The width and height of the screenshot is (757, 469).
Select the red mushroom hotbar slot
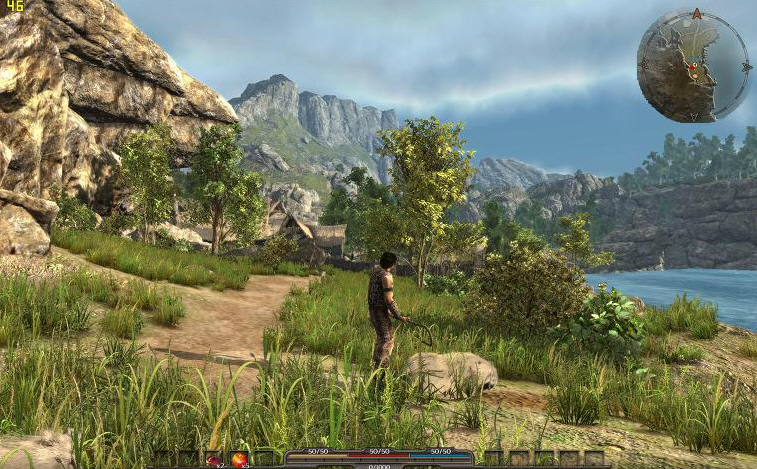point(215,459)
